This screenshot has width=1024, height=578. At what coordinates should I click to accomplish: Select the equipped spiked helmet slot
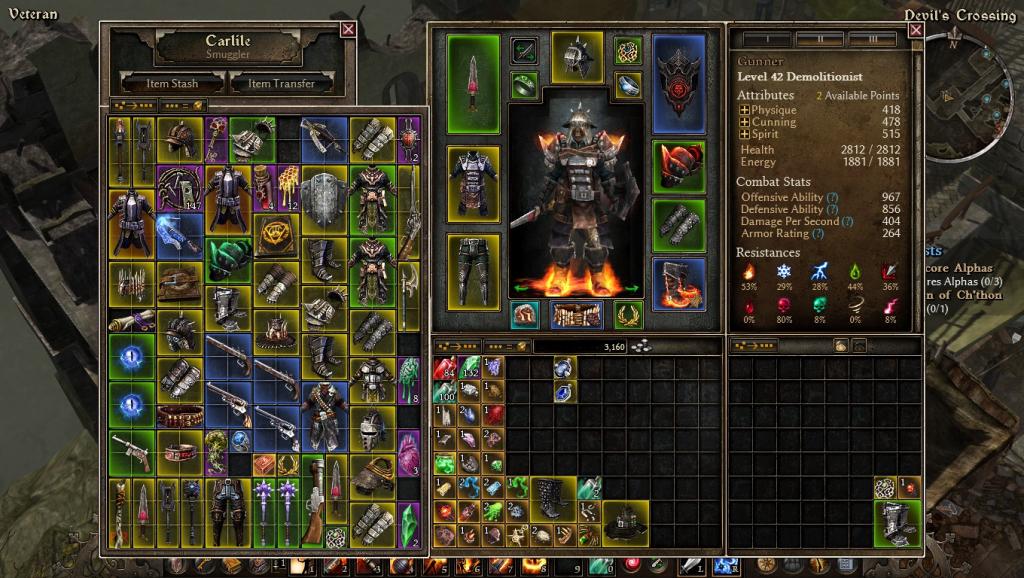pyautogui.click(x=577, y=55)
